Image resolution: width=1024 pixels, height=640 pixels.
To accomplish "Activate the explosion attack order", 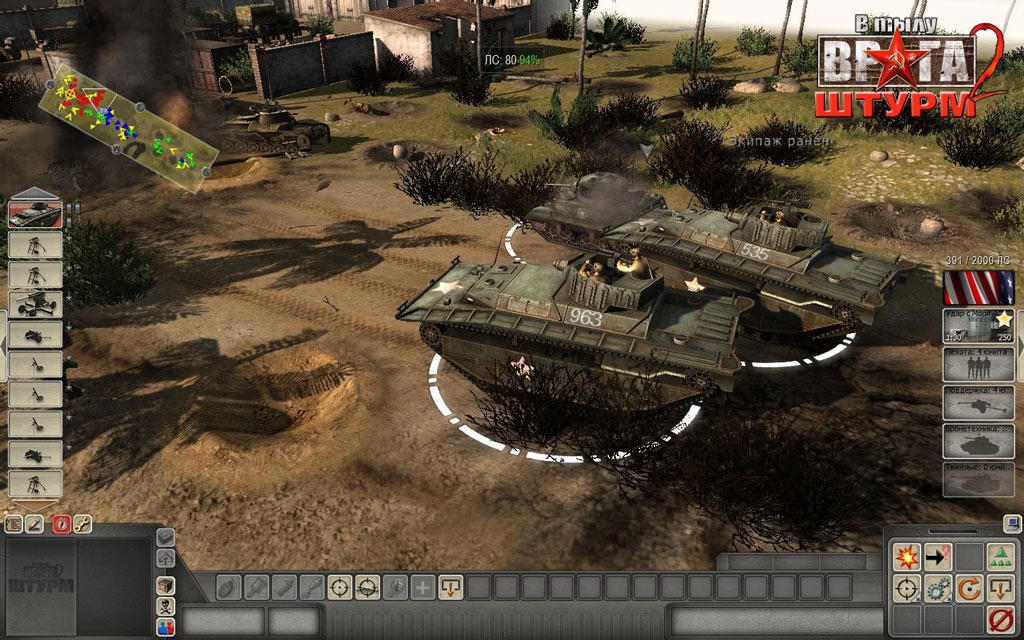I will coord(907,556).
